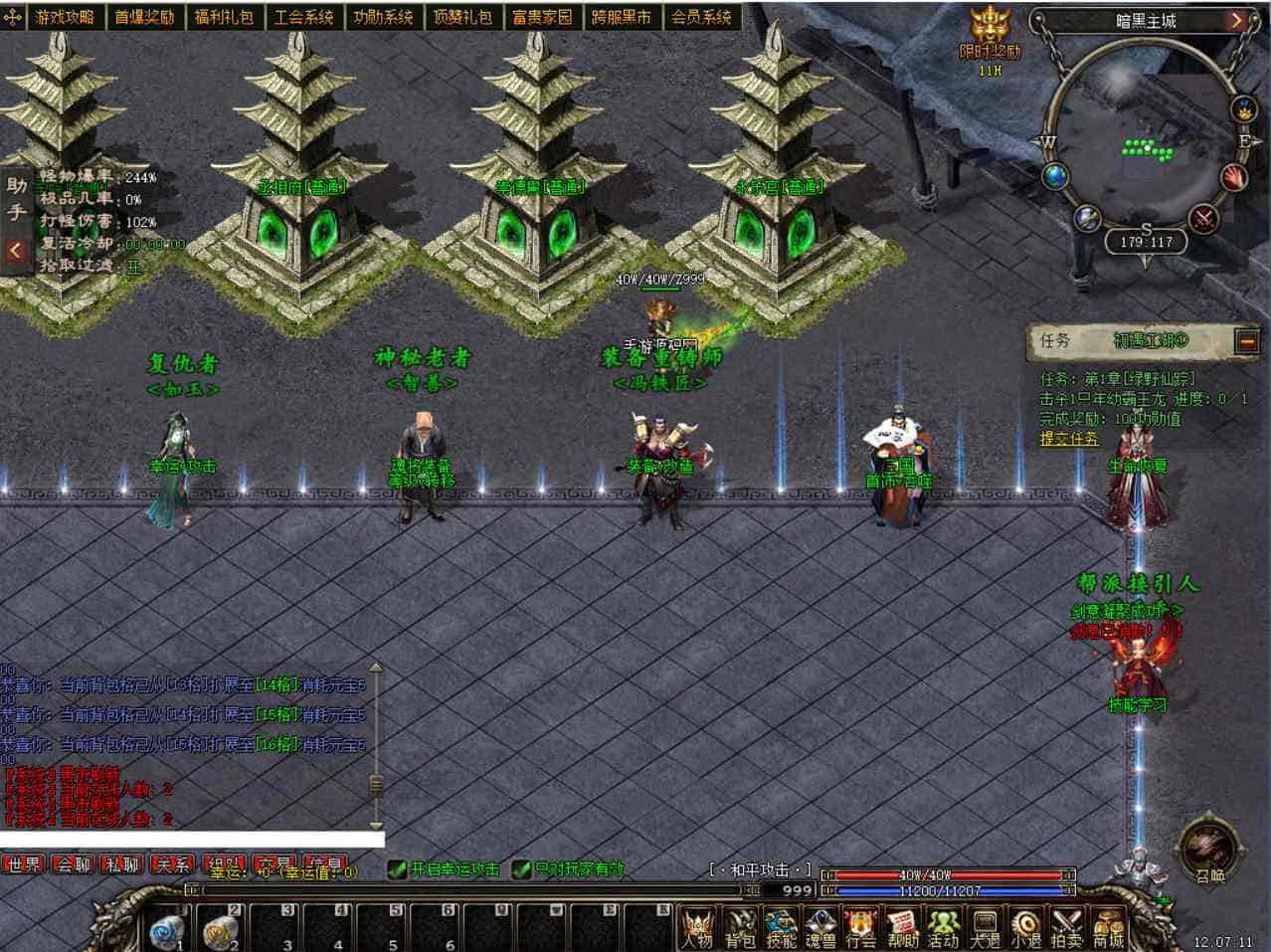The image size is (1271, 952).
Task: Open the 商城 shop
Action: (x=1107, y=927)
